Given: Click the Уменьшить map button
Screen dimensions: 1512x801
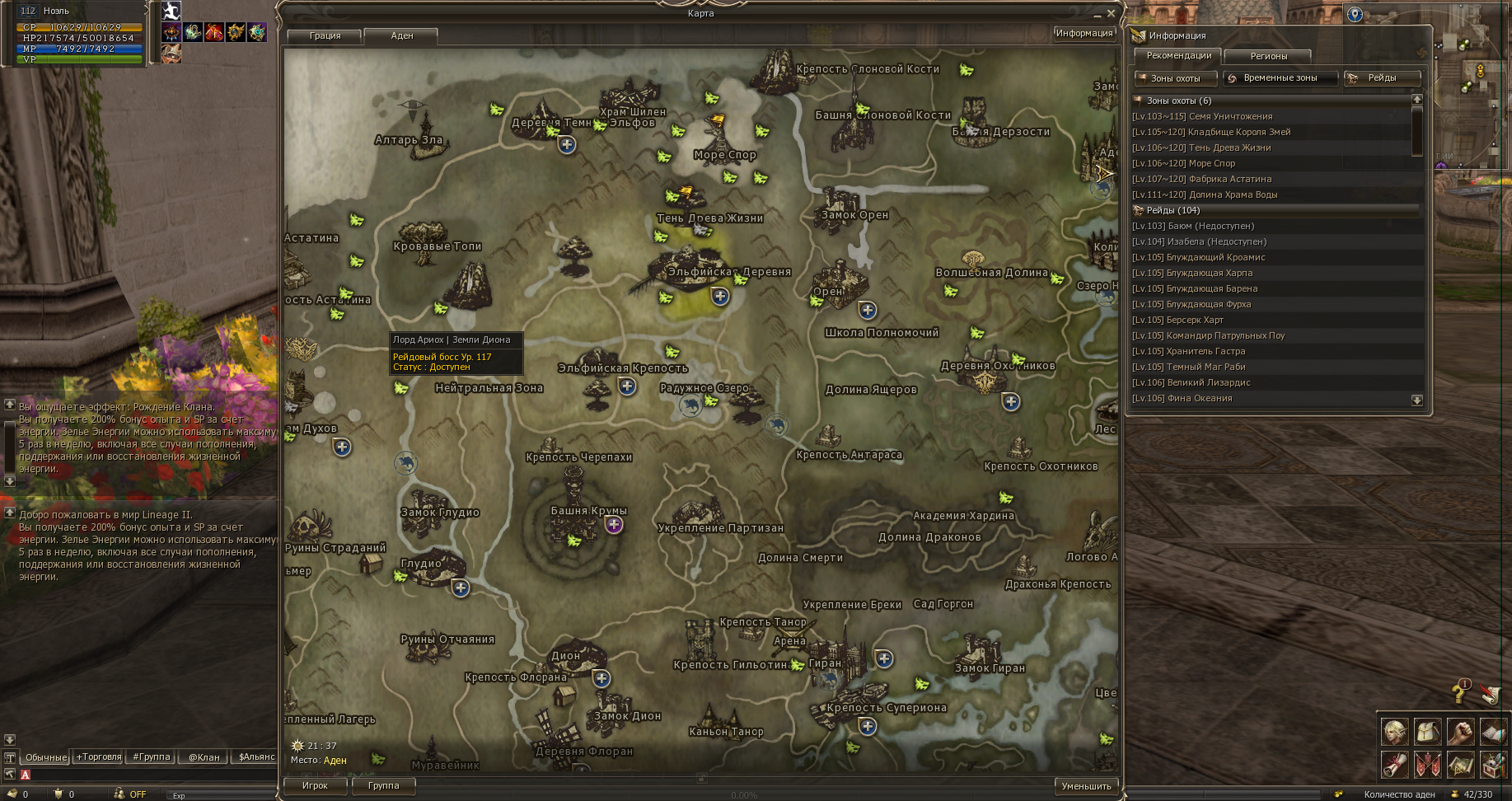Looking at the screenshot, I should click(1086, 786).
